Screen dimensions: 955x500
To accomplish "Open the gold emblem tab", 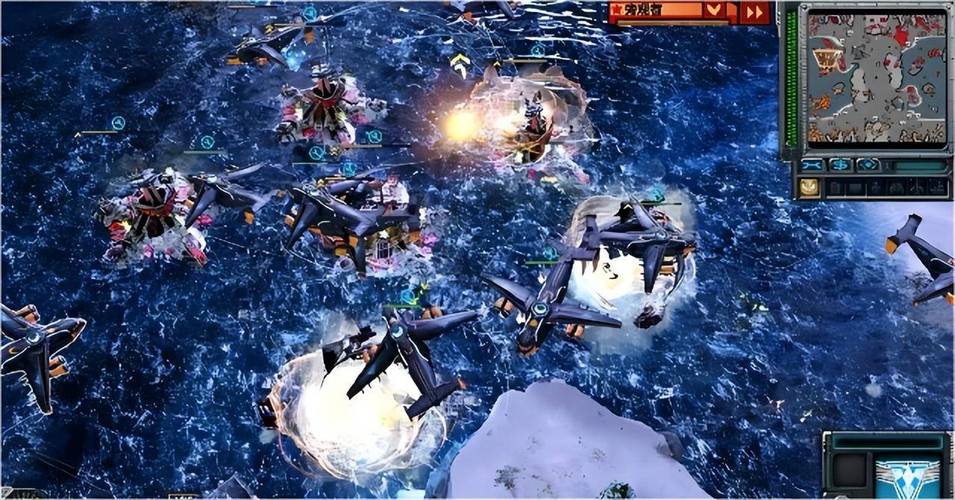I will [809, 186].
